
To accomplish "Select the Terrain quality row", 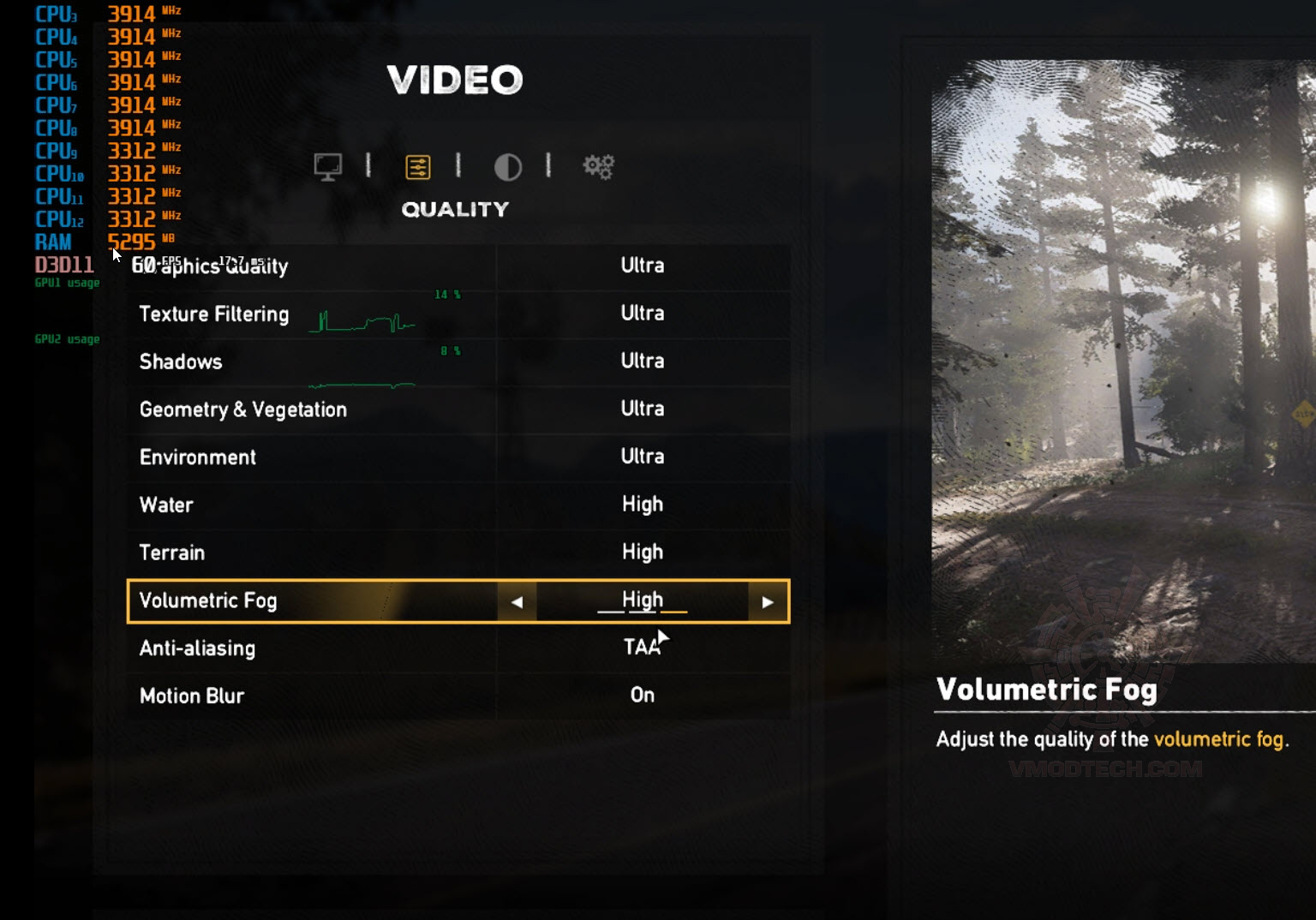I will (x=458, y=553).
